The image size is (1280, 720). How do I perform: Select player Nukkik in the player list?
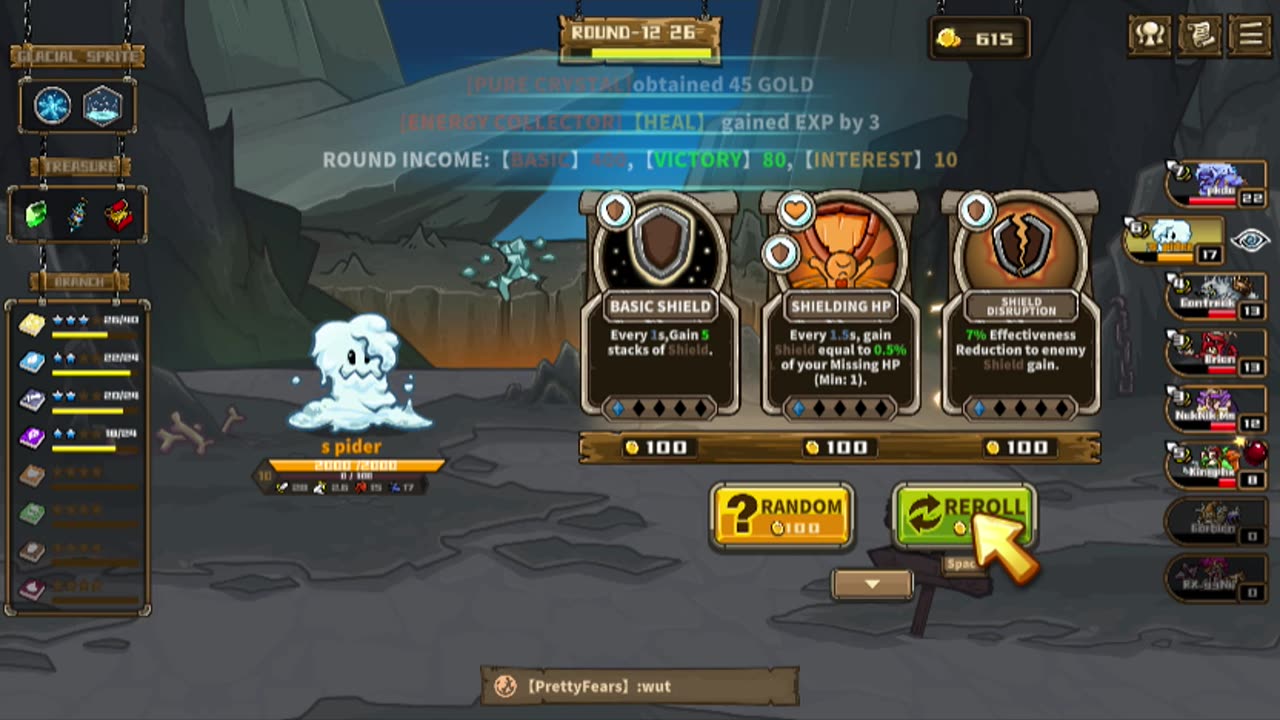pos(1216,408)
